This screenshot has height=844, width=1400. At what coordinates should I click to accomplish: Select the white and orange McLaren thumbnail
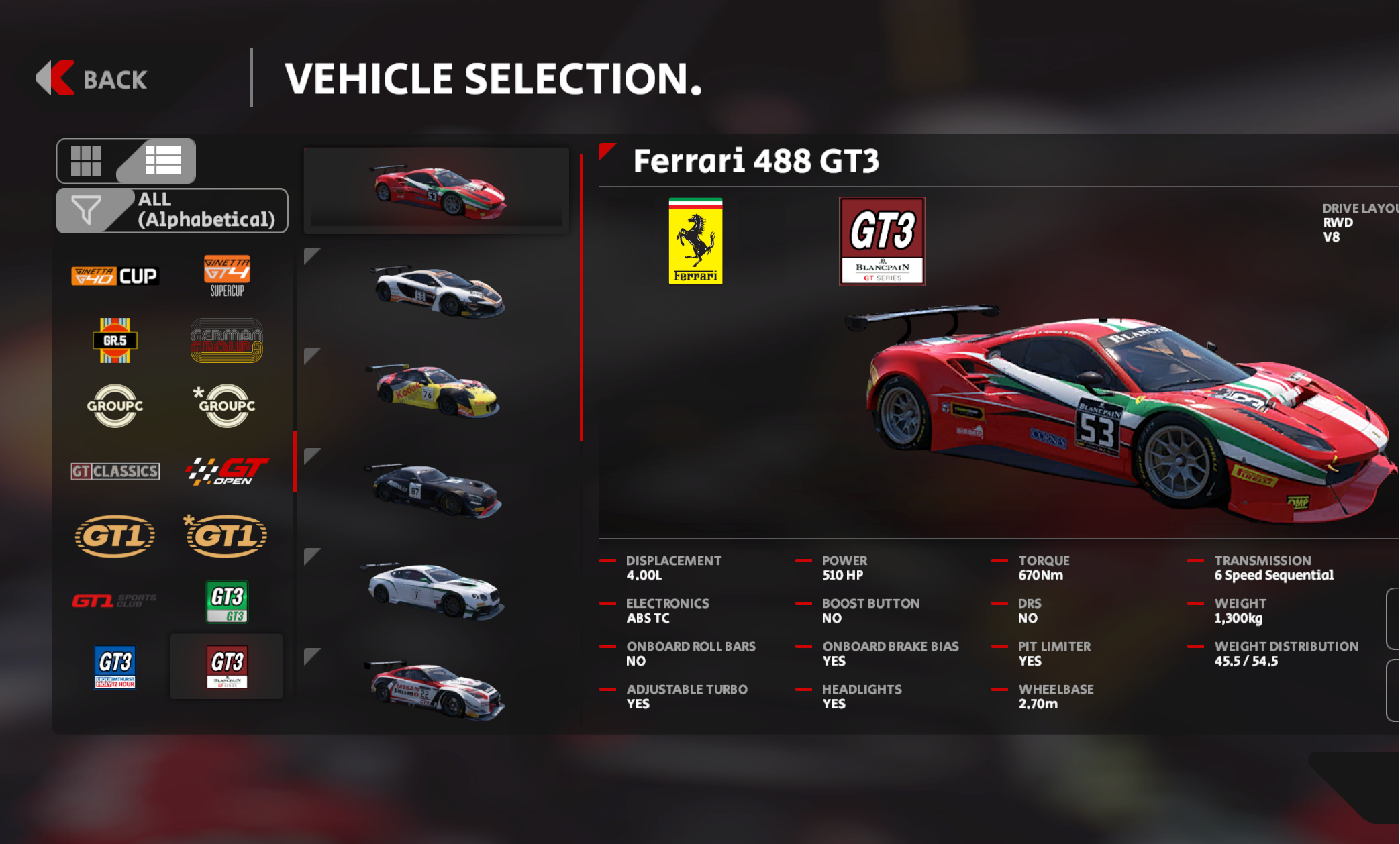437,291
